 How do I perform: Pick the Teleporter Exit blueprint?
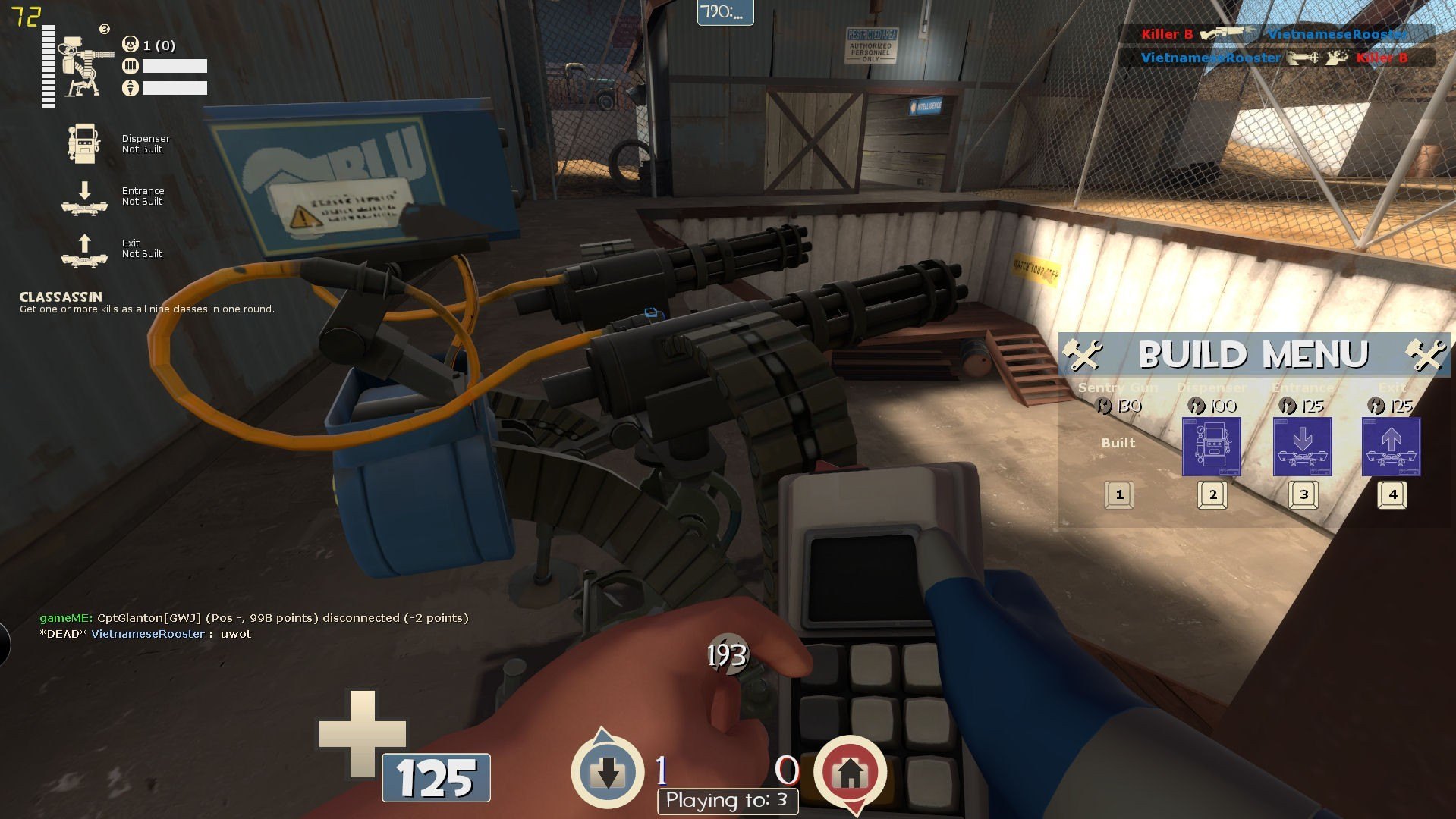[1391, 447]
